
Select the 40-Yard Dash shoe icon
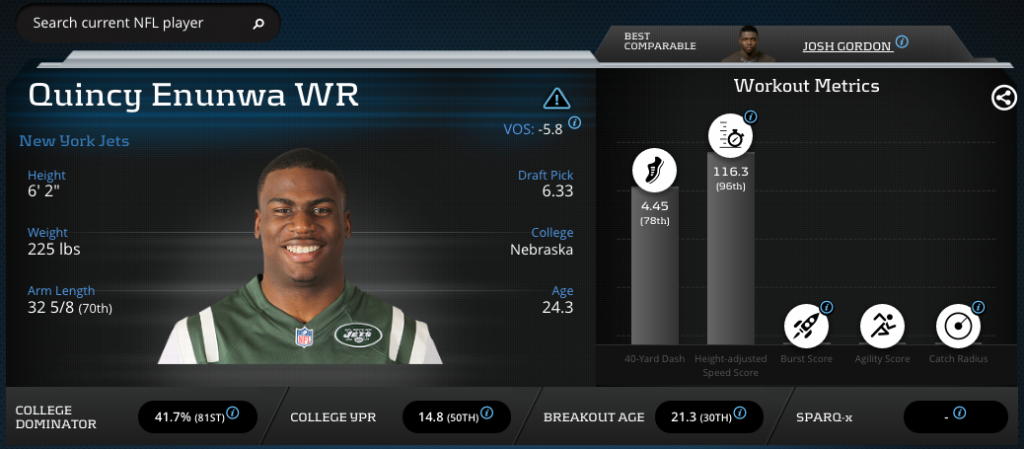point(654,171)
